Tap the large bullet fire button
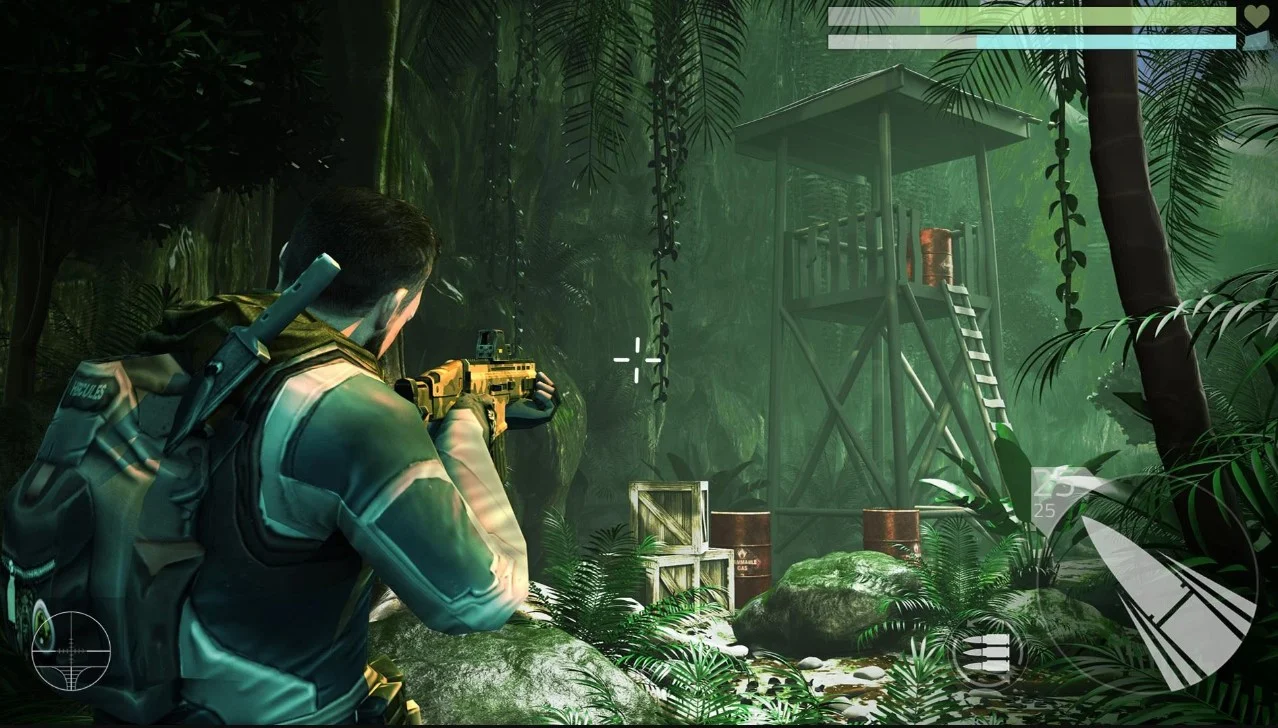 [x=1165, y=585]
